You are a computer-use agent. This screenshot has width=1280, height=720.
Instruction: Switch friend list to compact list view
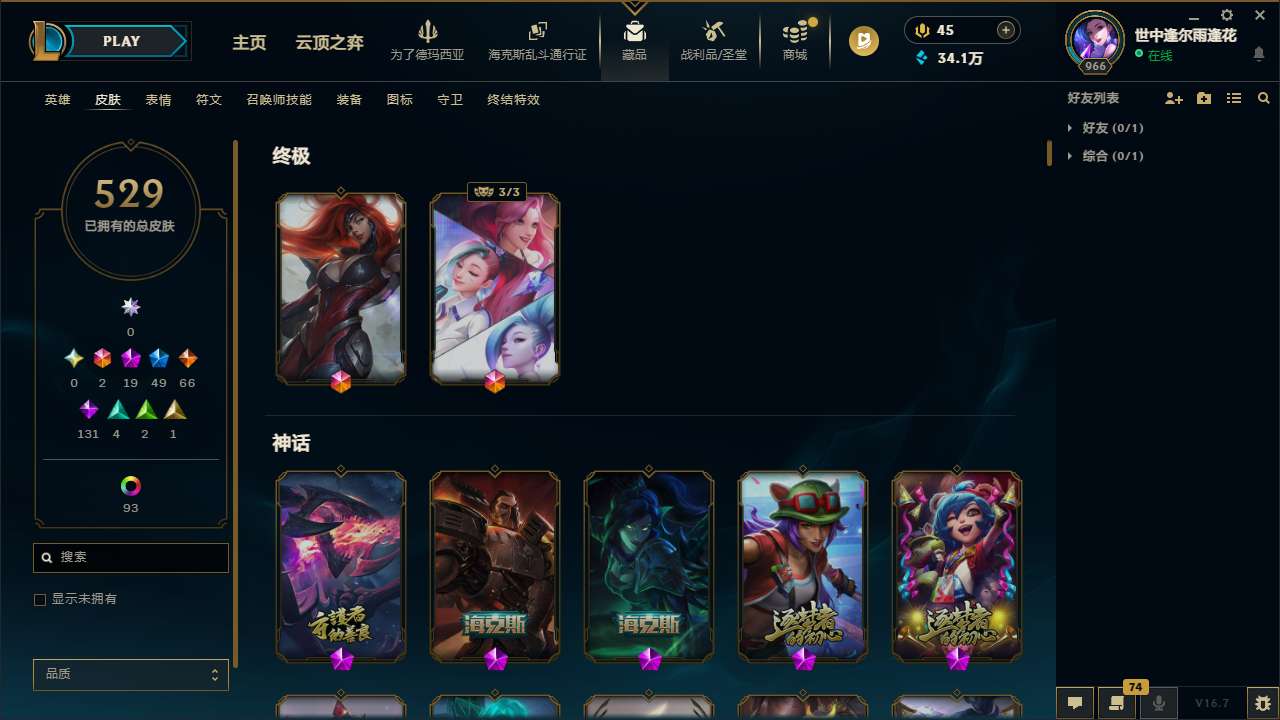point(1233,98)
